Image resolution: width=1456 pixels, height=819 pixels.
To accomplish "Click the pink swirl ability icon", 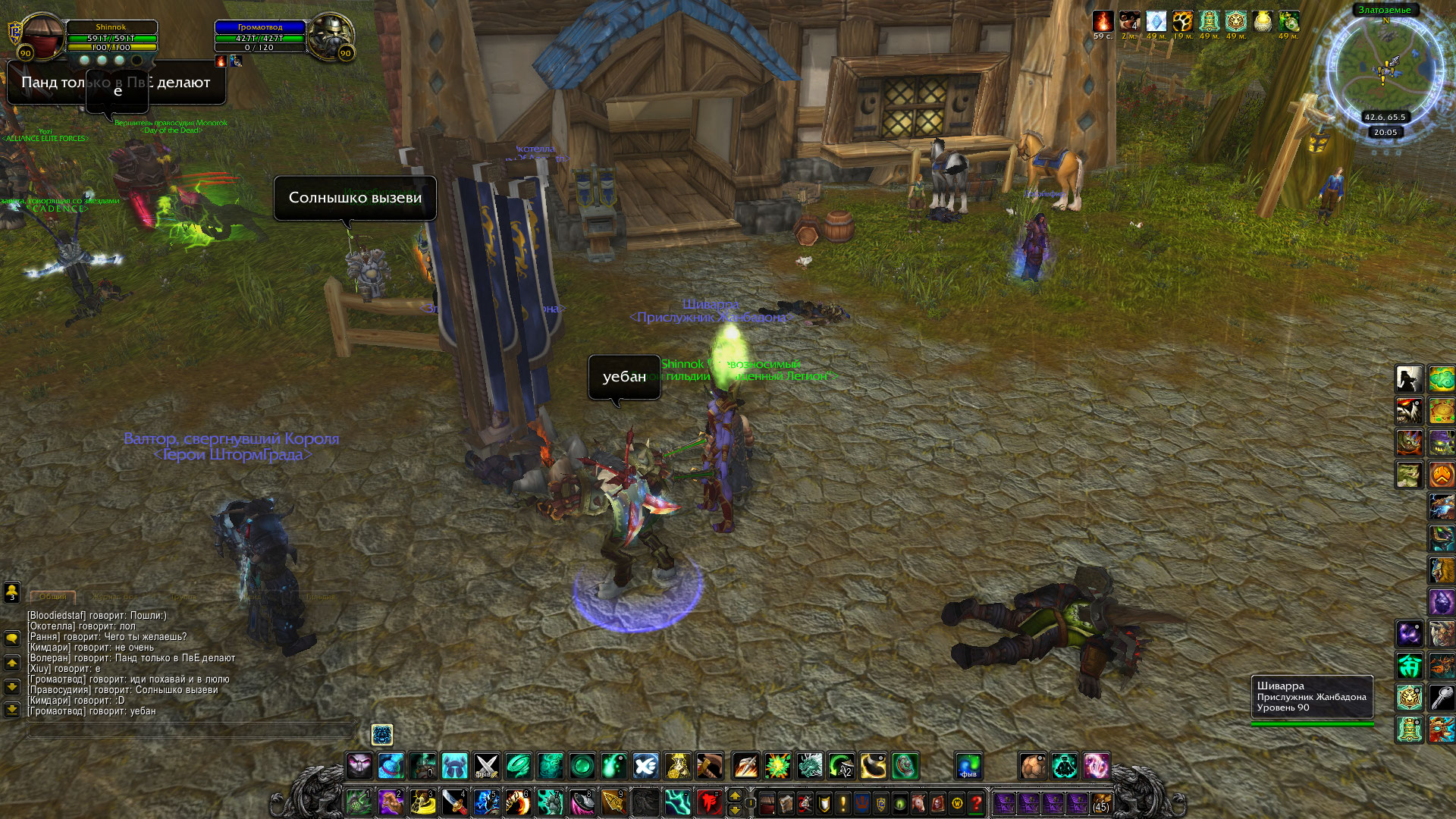I will (x=1096, y=766).
